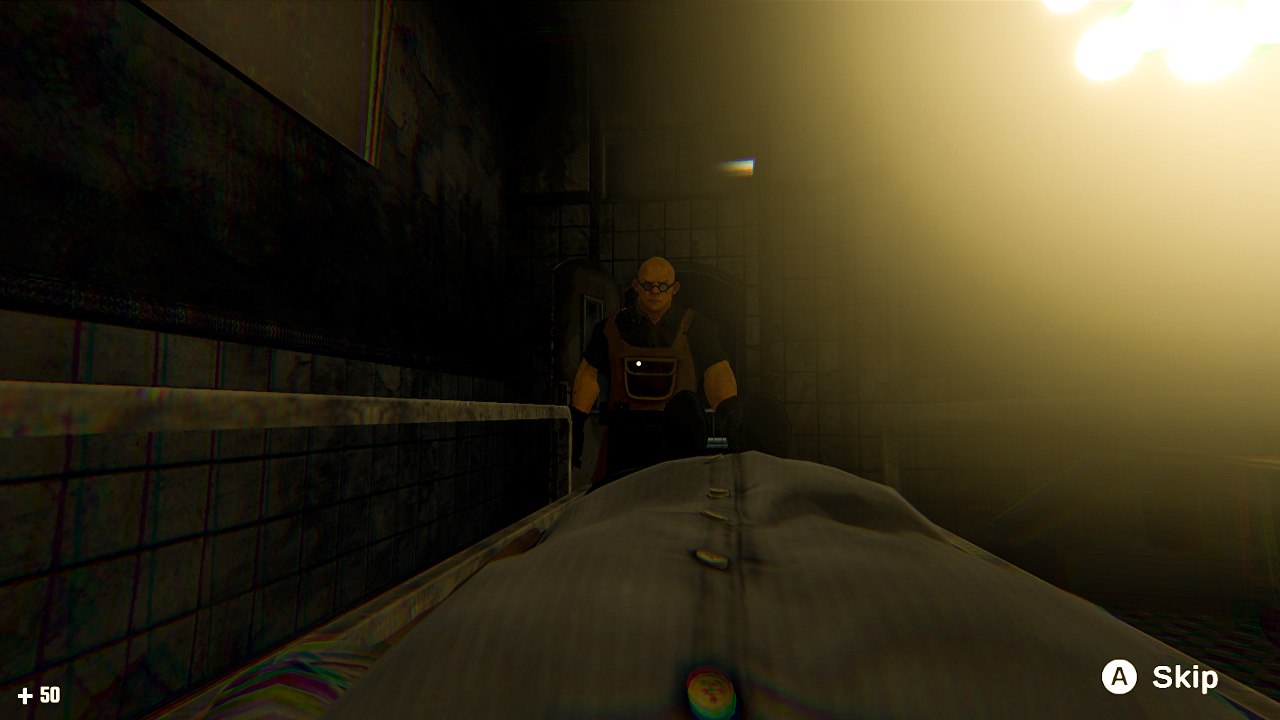Click the bald character's head
Screen dimensions: 1280x720
click(656, 270)
